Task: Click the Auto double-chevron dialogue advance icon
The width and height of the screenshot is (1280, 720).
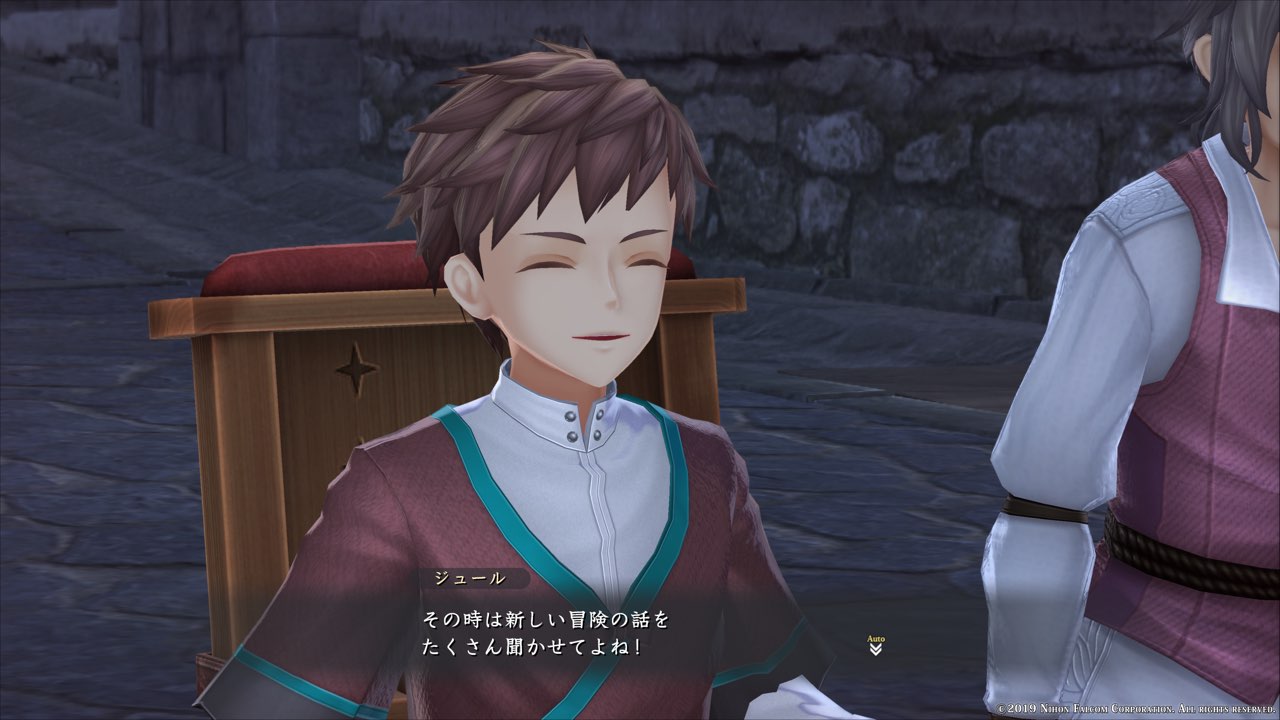Action: [875, 648]
